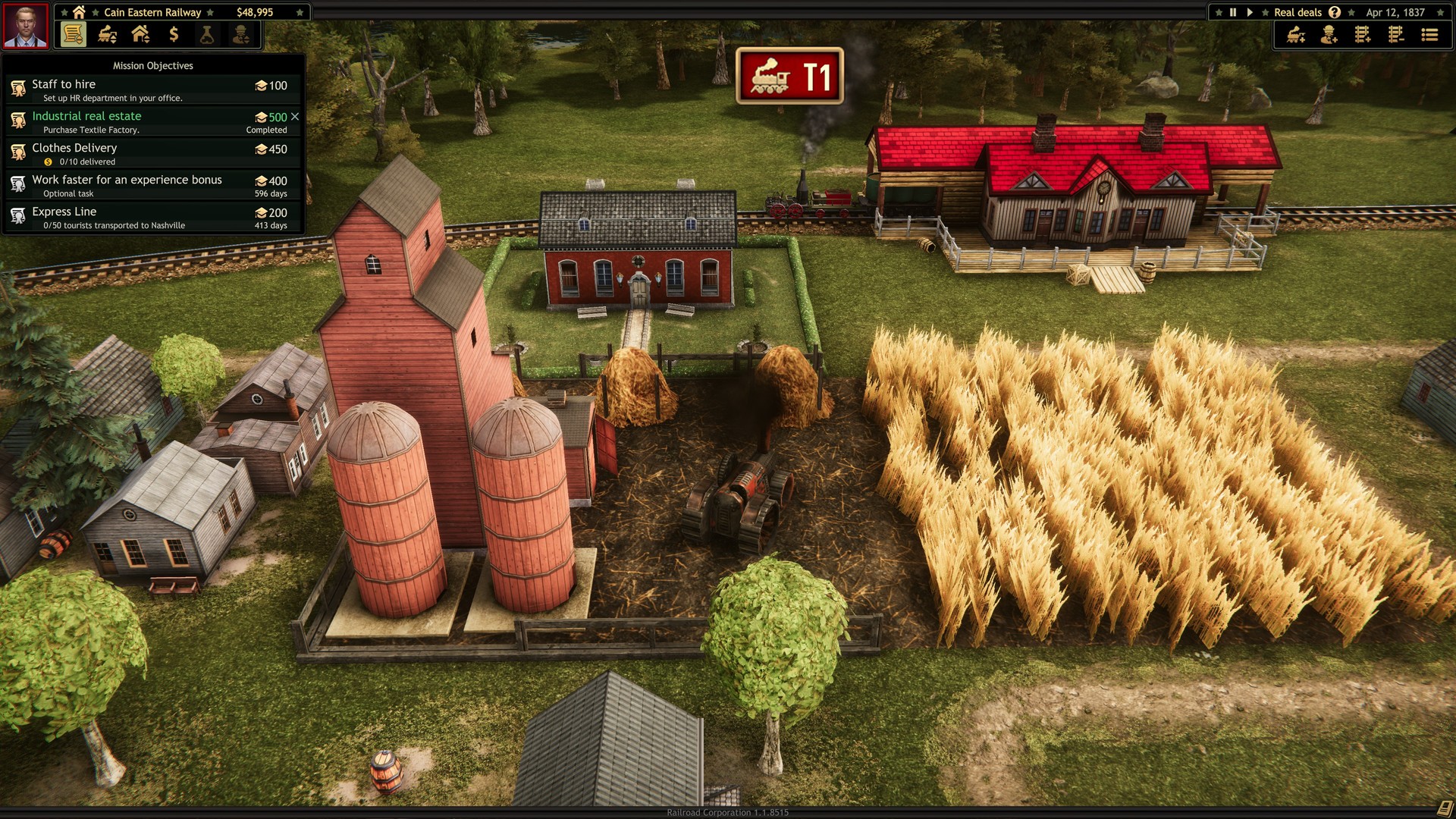The width and height of the screenshot is (1456, 819).
Task: Open the T1 train banner above the station
Action: [x=789, y=77]
